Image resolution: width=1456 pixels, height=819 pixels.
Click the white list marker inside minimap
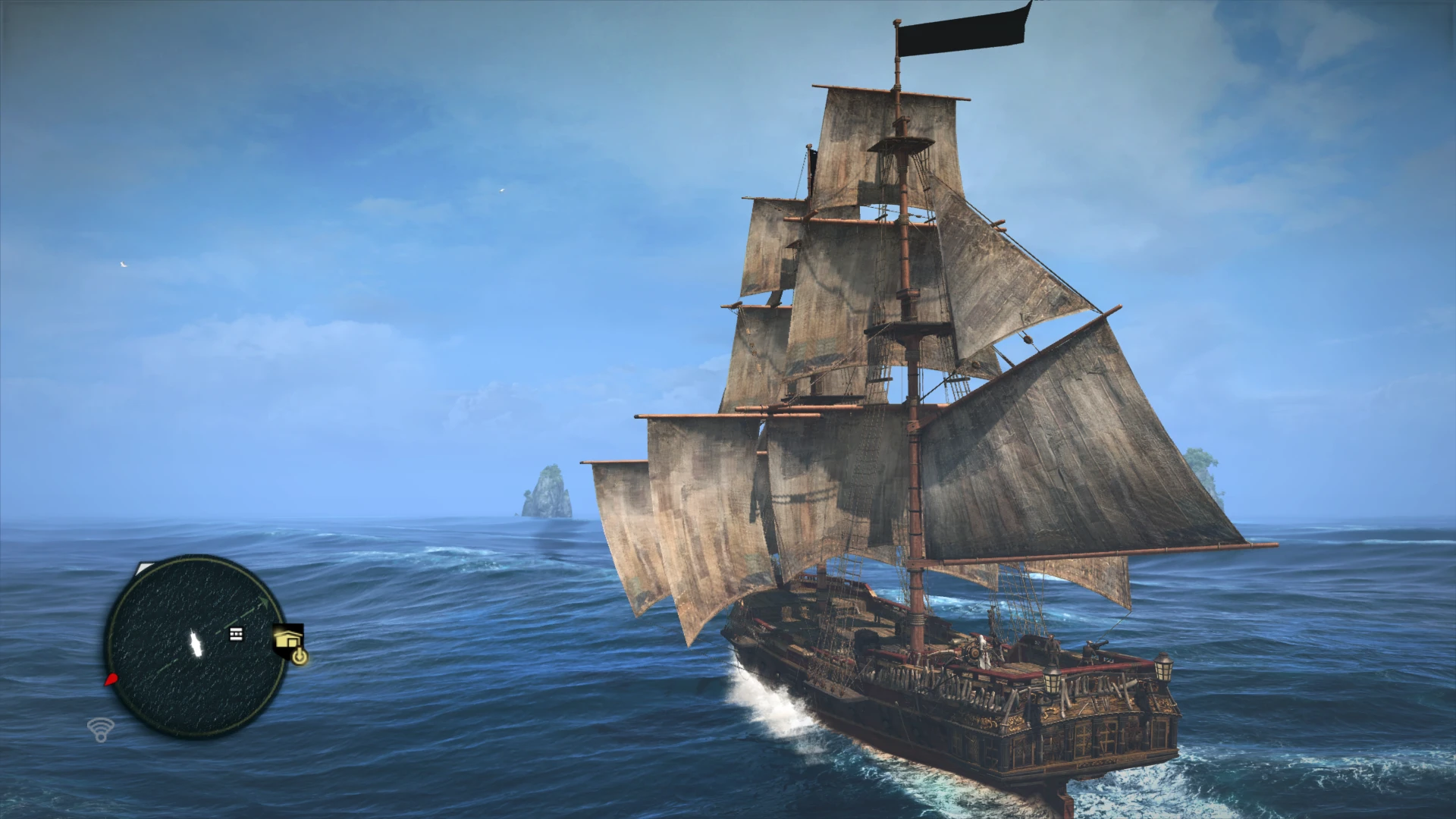[236, 635]
